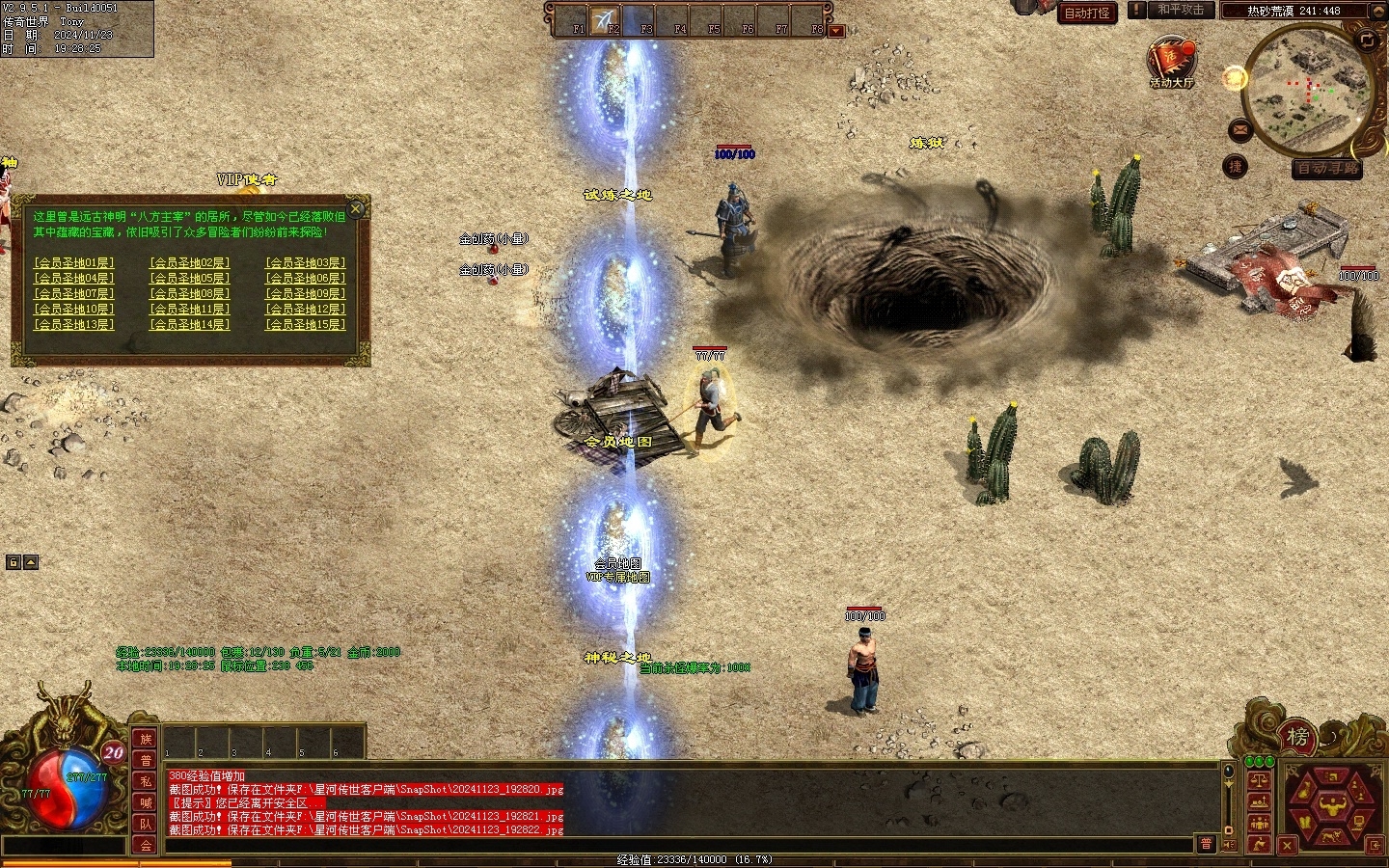Screen dimensions: 1389x868
Task: Open the 活动大厅 event hall icon
Action: click(1171, 61)
